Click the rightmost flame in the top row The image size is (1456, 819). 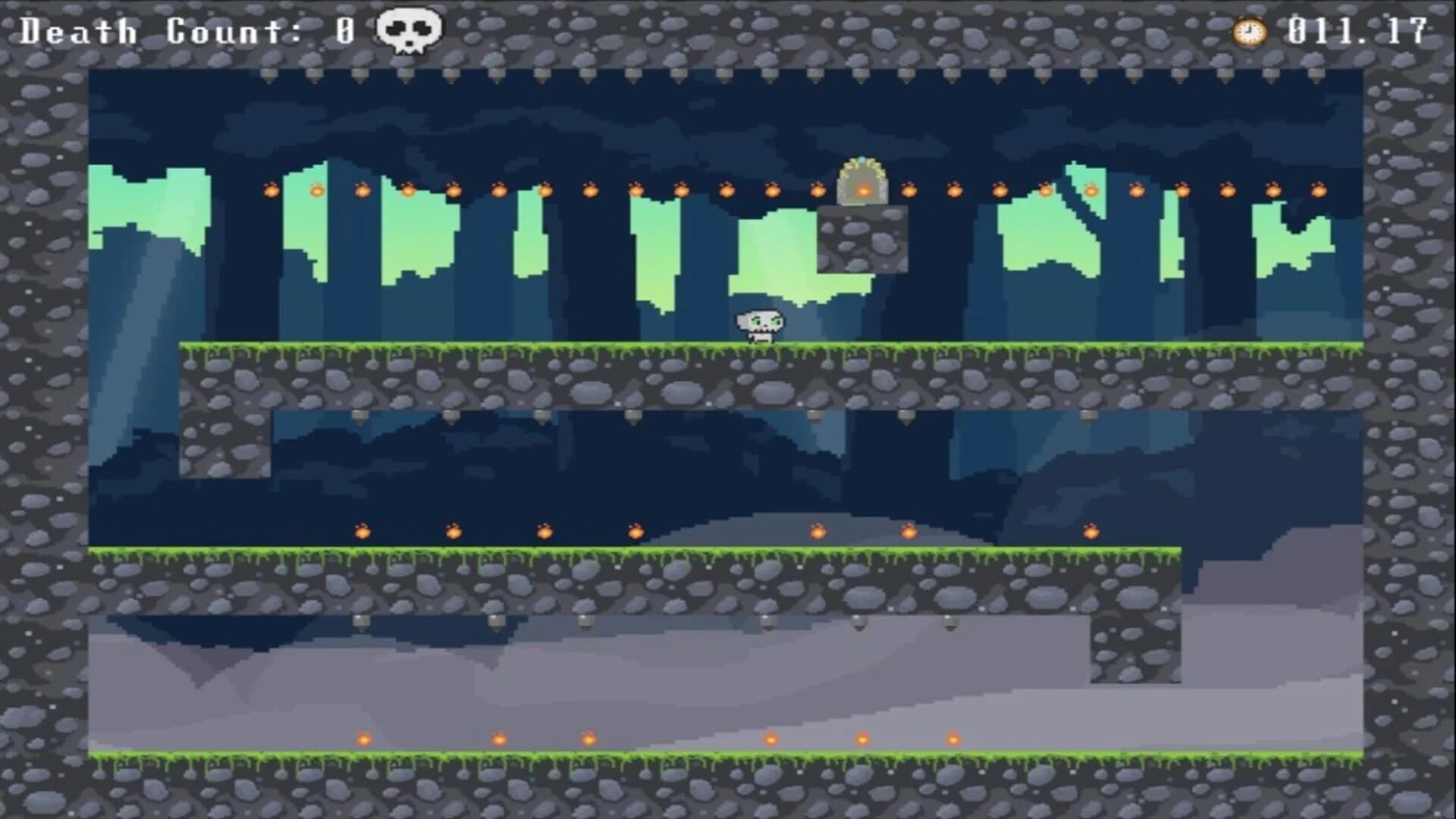coord(1318,190)
